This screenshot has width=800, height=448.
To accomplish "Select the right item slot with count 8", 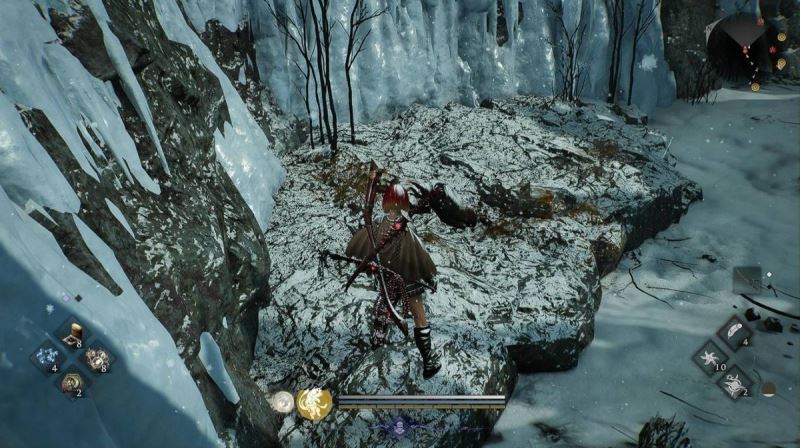I will (97, 357).
